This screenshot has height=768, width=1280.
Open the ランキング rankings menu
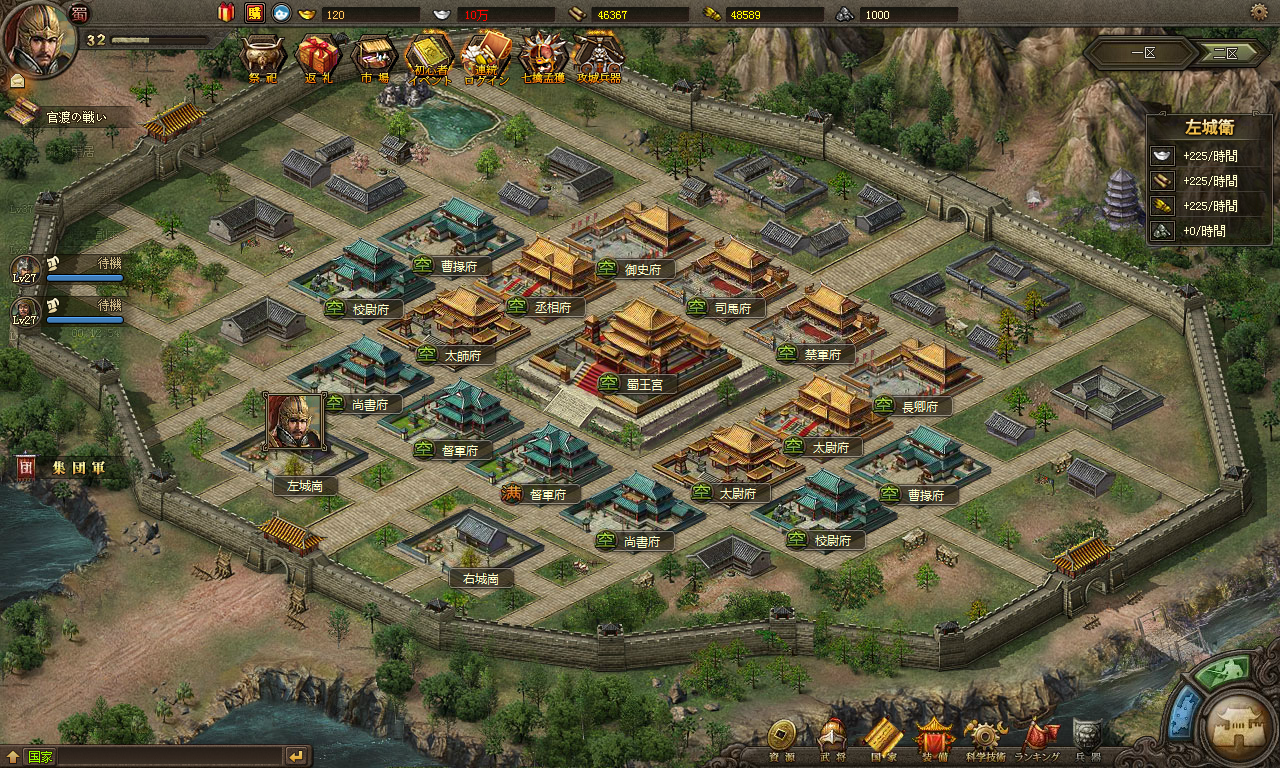(1039, 738)
